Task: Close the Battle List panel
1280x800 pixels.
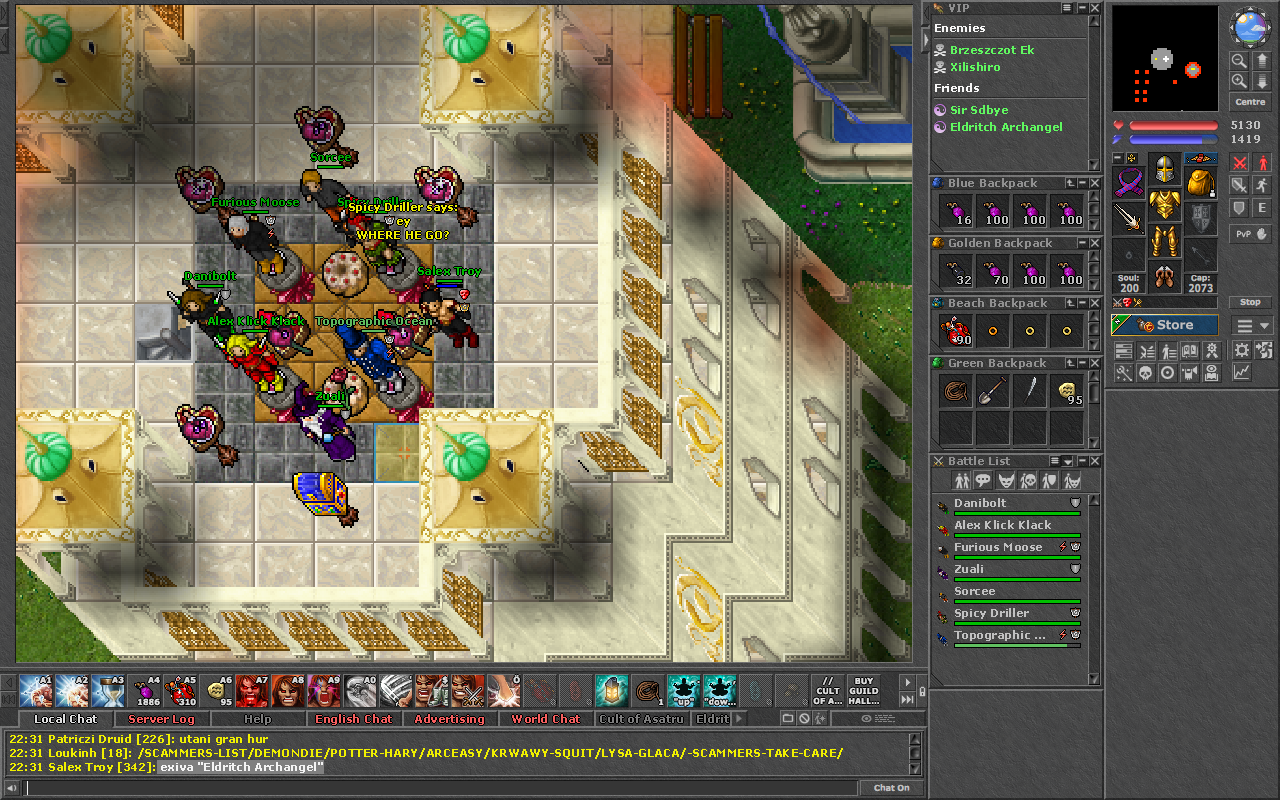Action: pyautogui.click(x=1095, y=461)
